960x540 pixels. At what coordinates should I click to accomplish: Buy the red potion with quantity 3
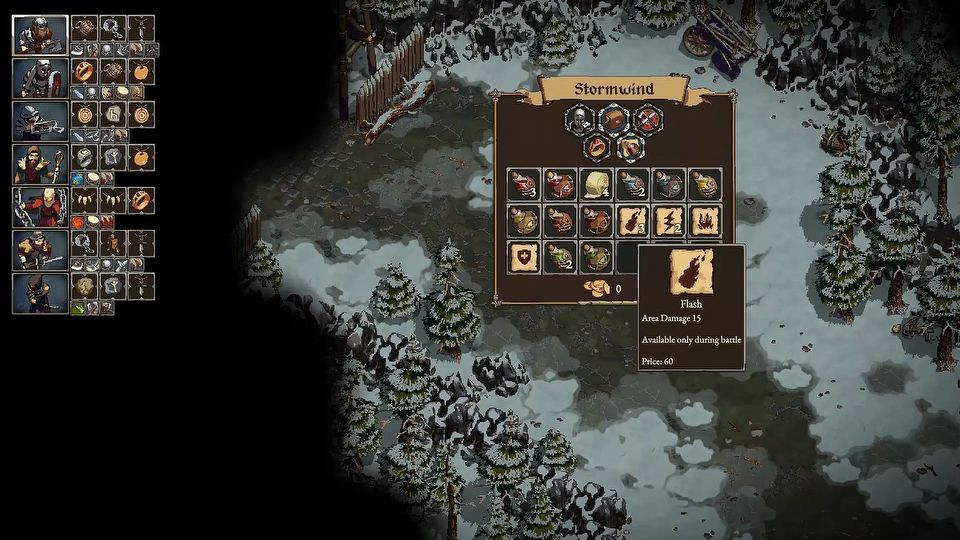pyautogui.click(x=522, y=184)
